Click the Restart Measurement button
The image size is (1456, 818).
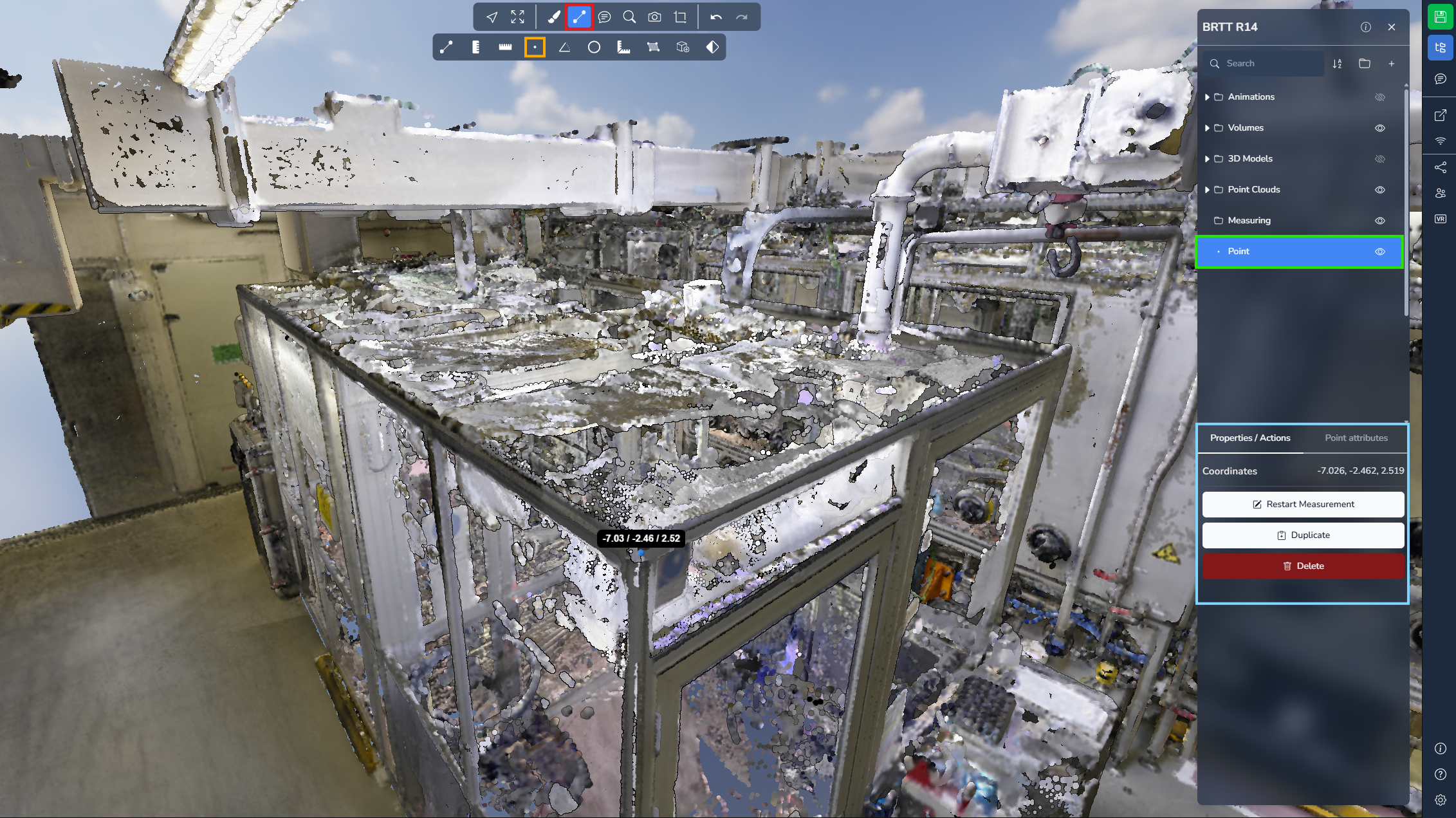tap(1303, 504)
